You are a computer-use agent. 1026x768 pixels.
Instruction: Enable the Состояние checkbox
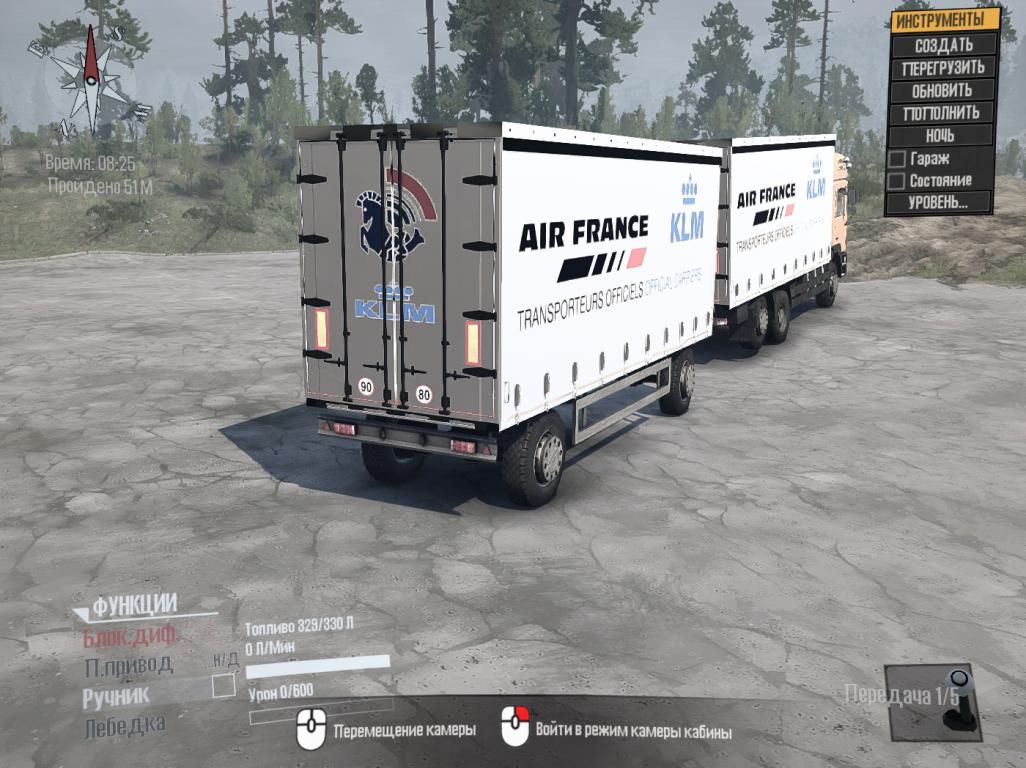pos(897,181)
